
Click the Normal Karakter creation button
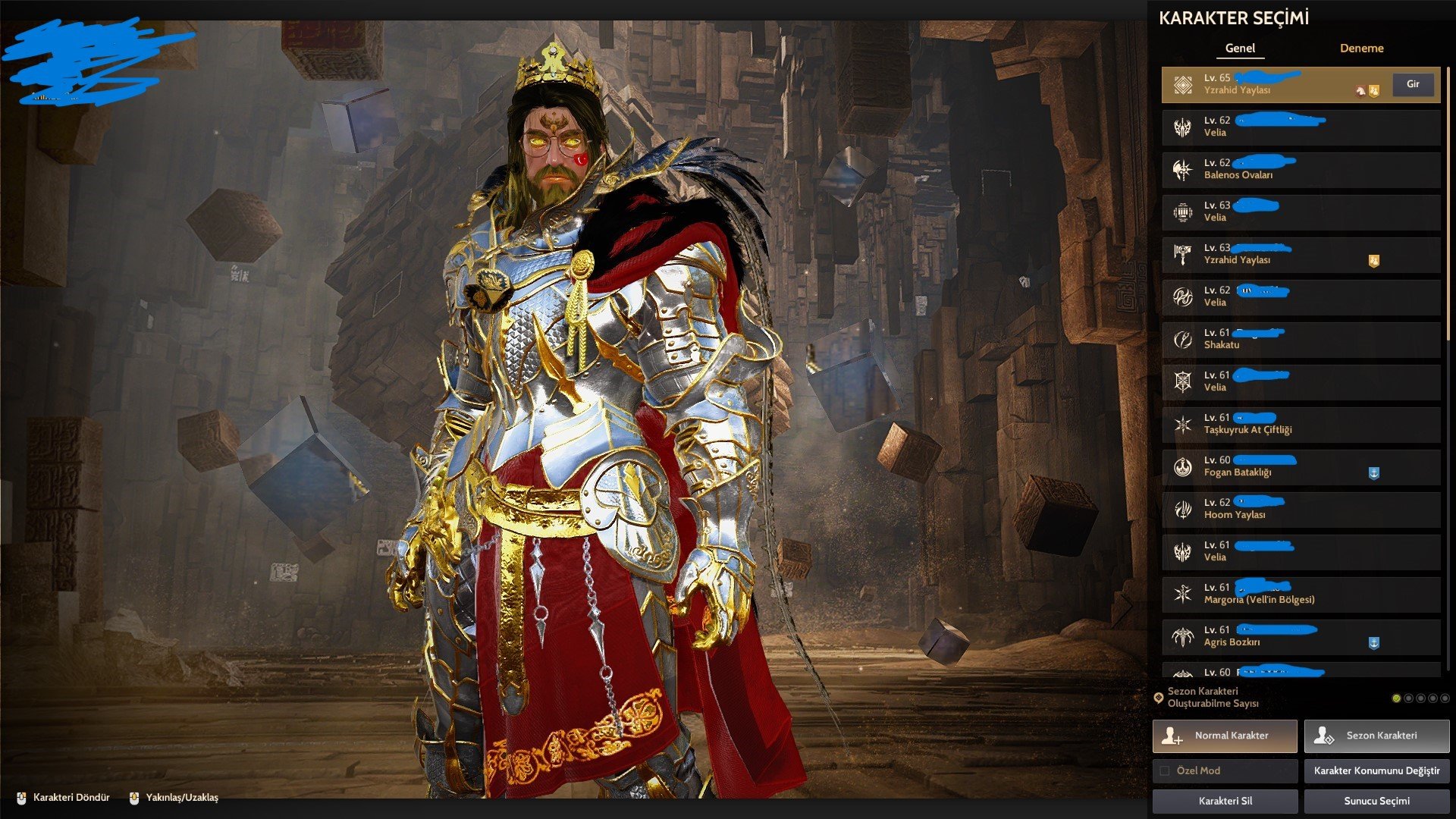[1224, 735]
